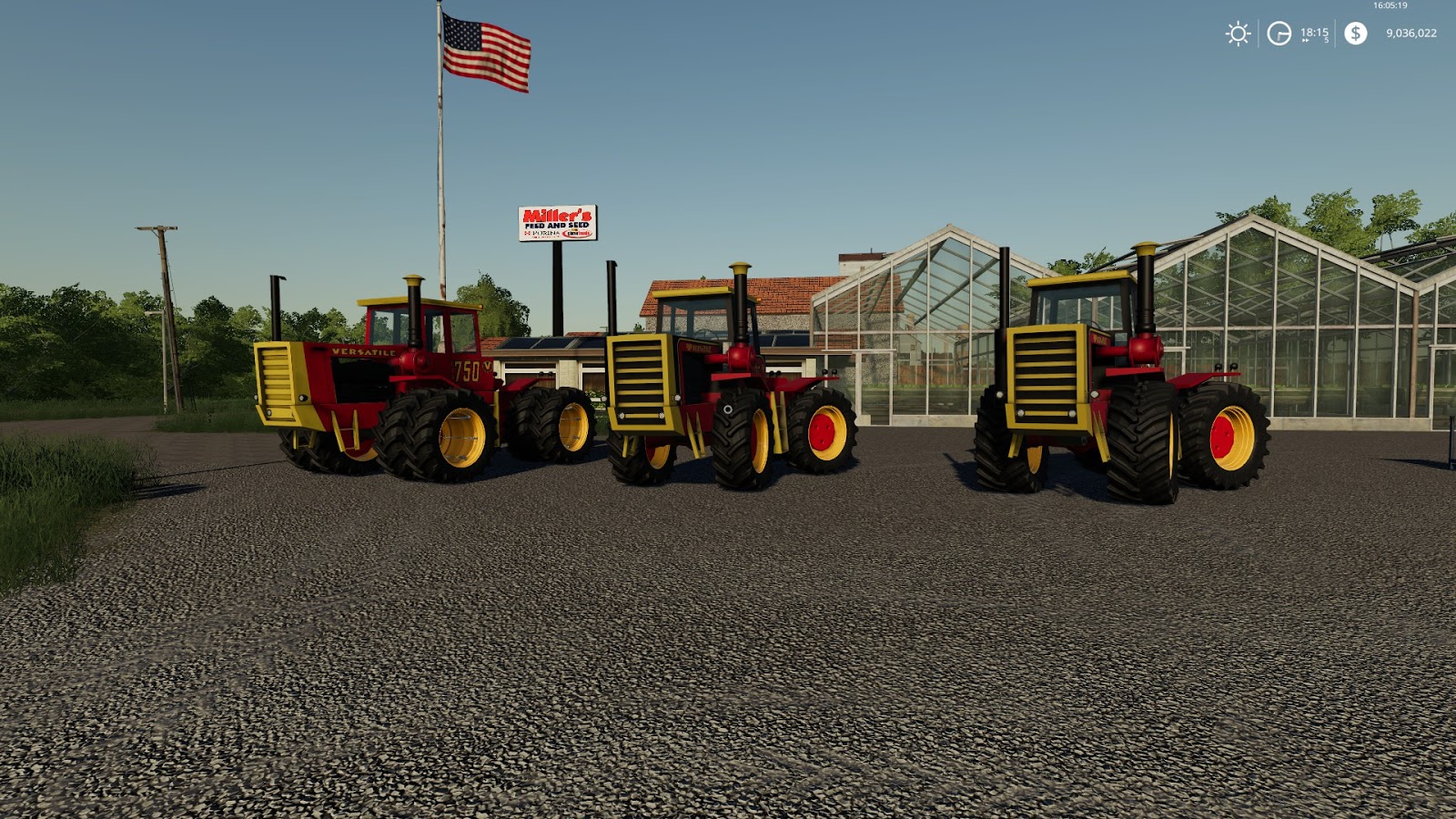Click the money balance 9,036,022
This screenshot has width=1456, height=819.
click(1411, 33)
